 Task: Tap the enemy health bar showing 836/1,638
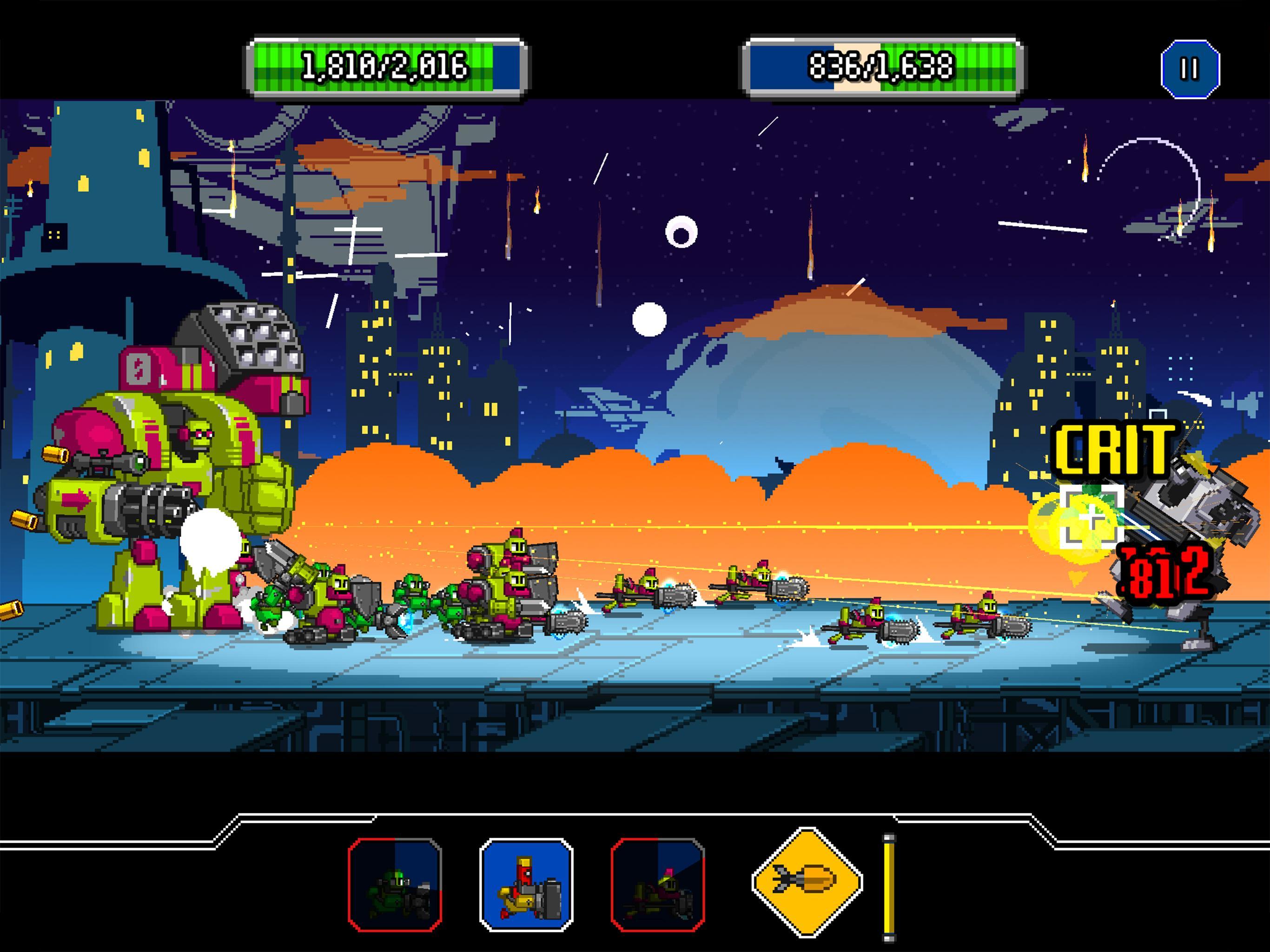tap(879, 66)
